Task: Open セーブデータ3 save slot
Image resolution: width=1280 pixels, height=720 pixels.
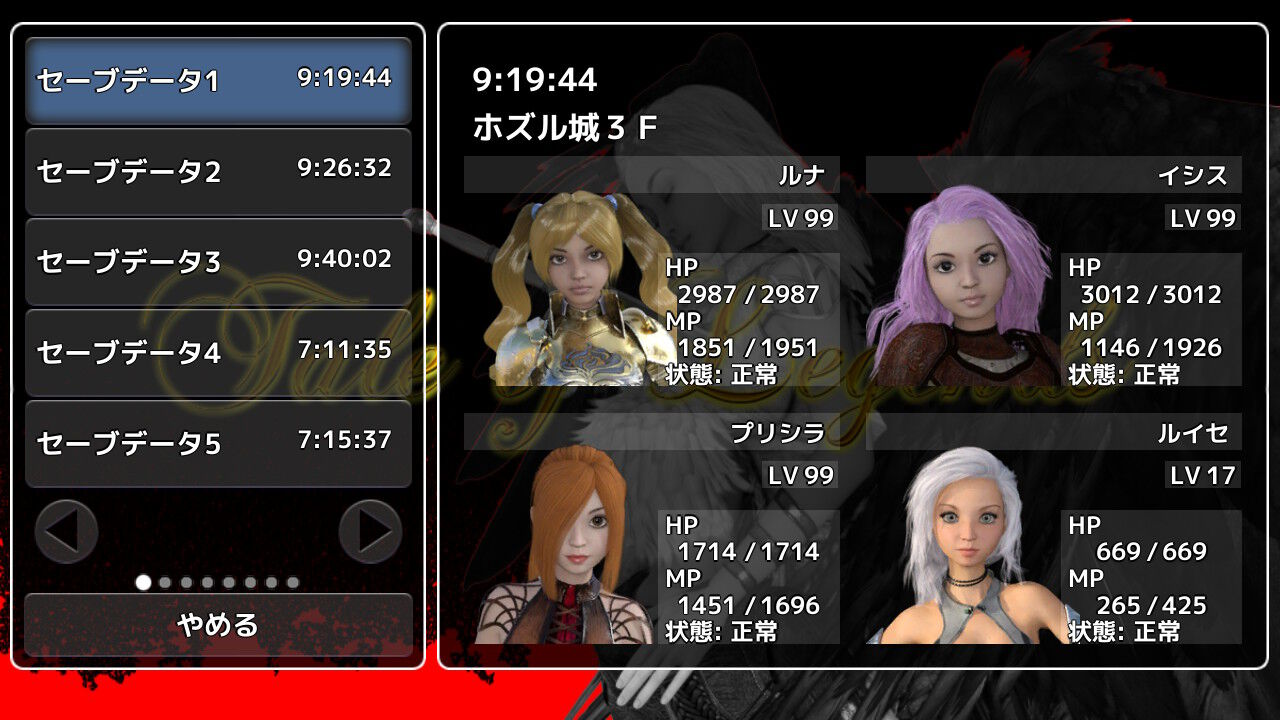Action: (218, 260)
